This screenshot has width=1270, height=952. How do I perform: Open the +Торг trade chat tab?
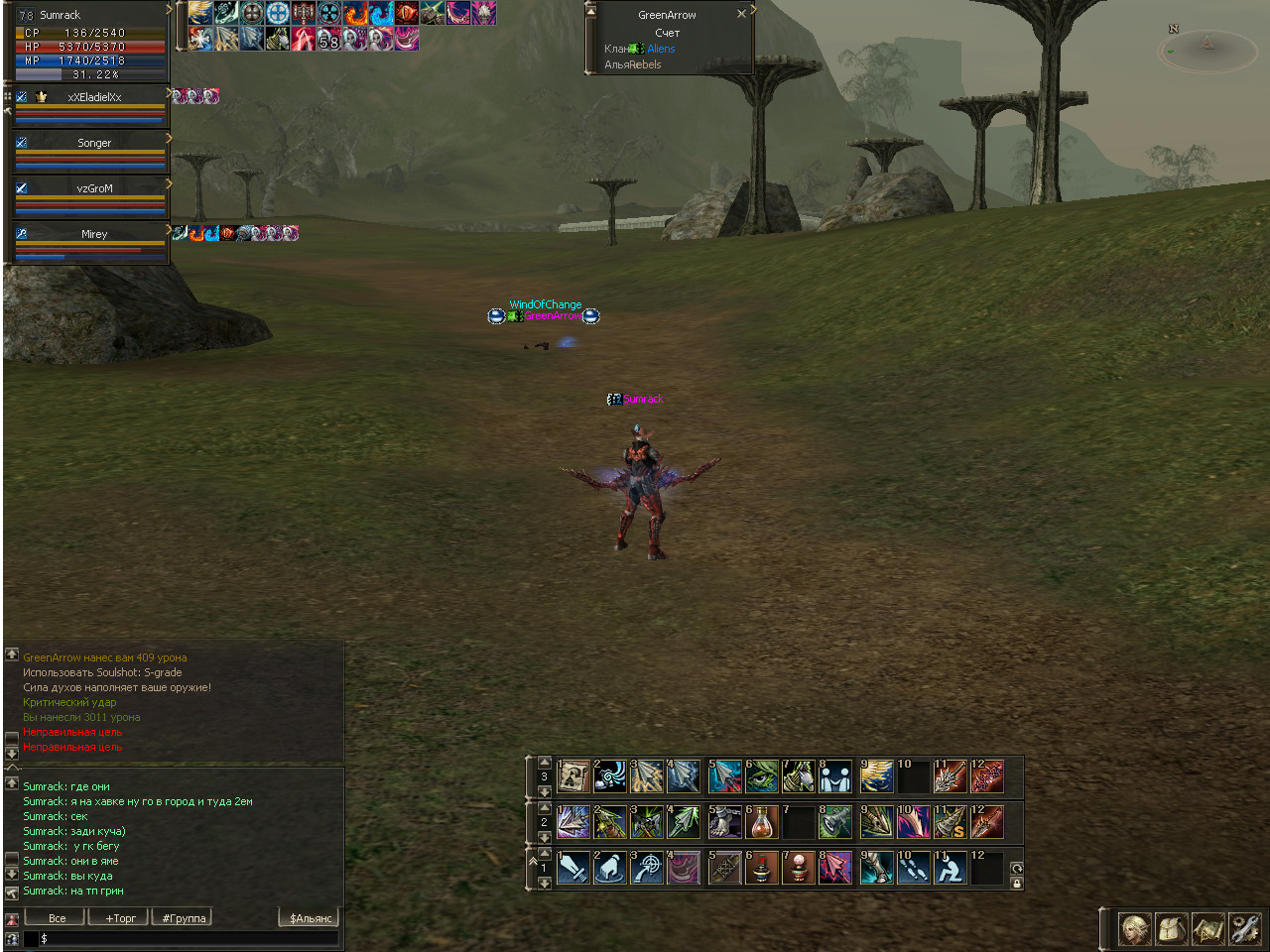(x=120, y=918)
